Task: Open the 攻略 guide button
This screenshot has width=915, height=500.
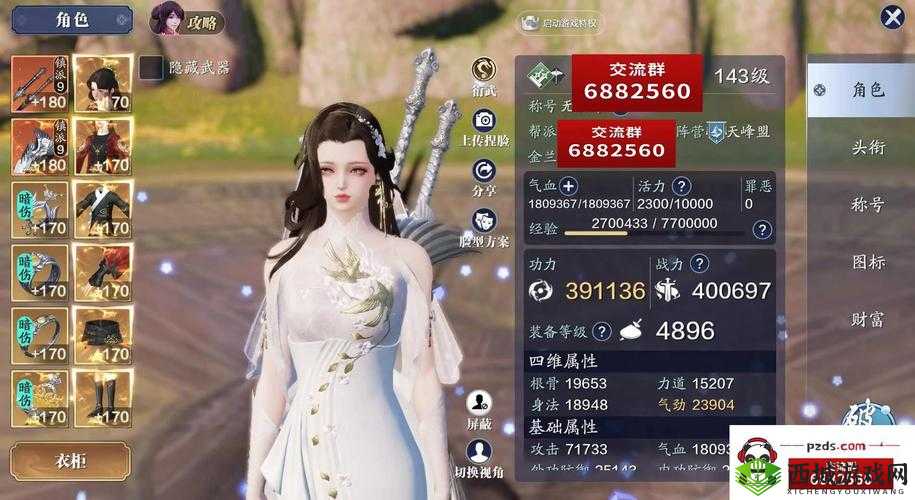Action: click(x=180, y=19)
